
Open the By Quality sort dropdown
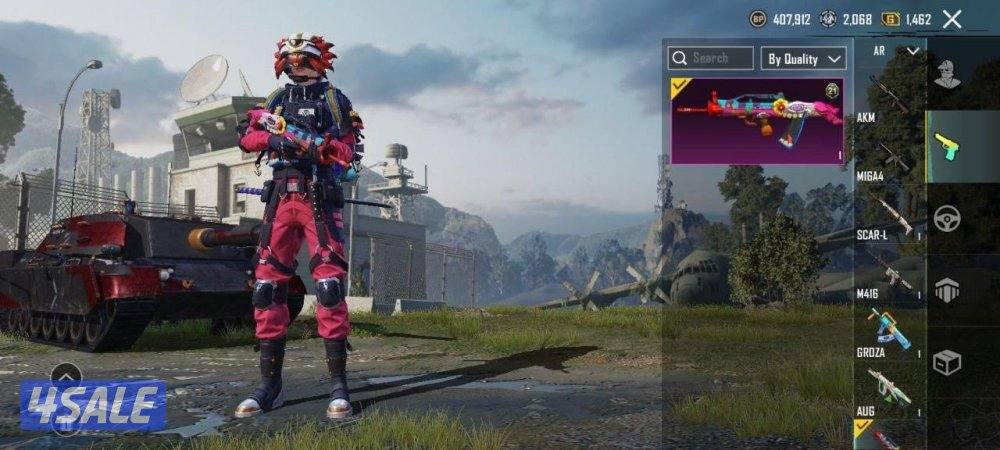tap(804, 58)
